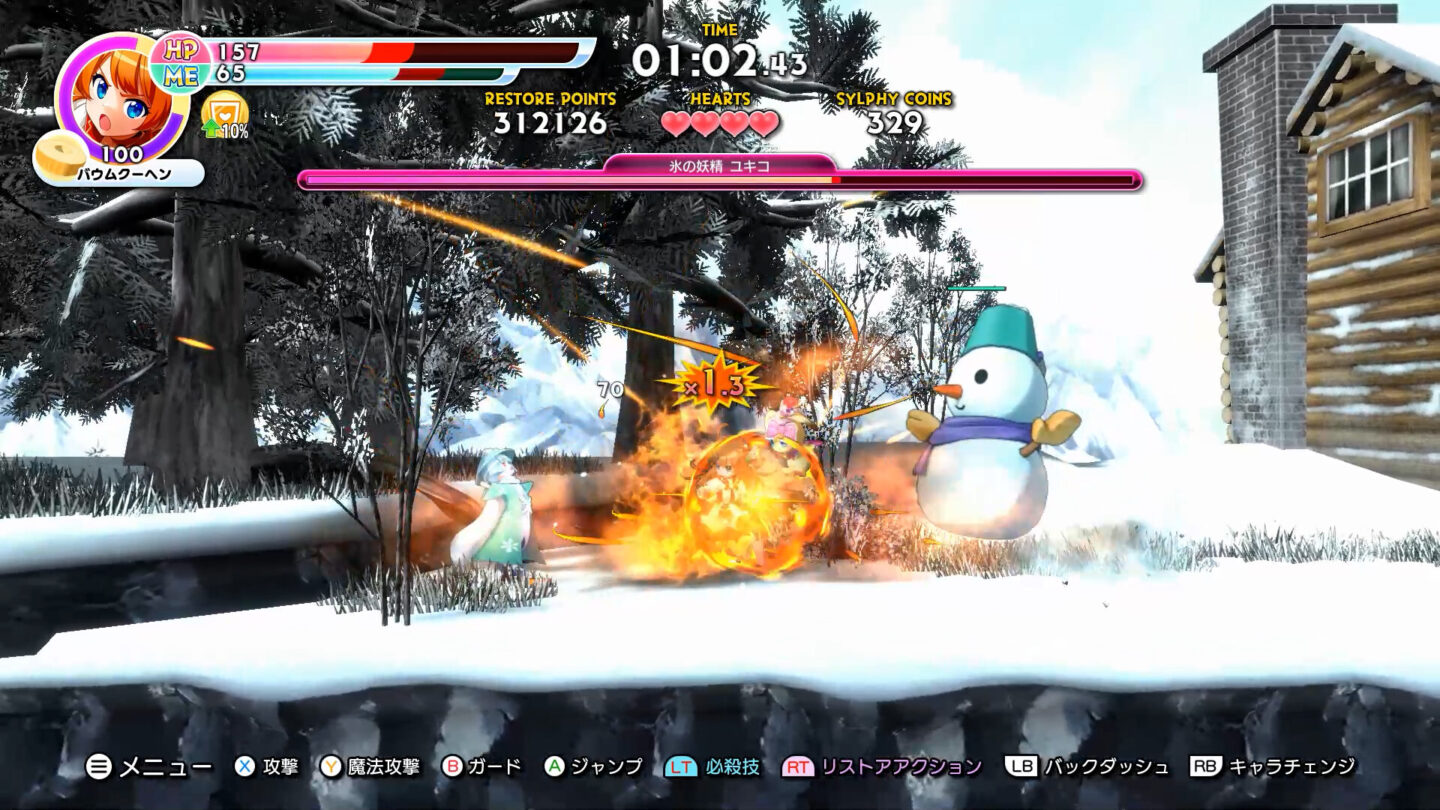Click the boss name banner 氷の妖精 ユキコ
This screenshot has width=1440, height=810.
718,166
